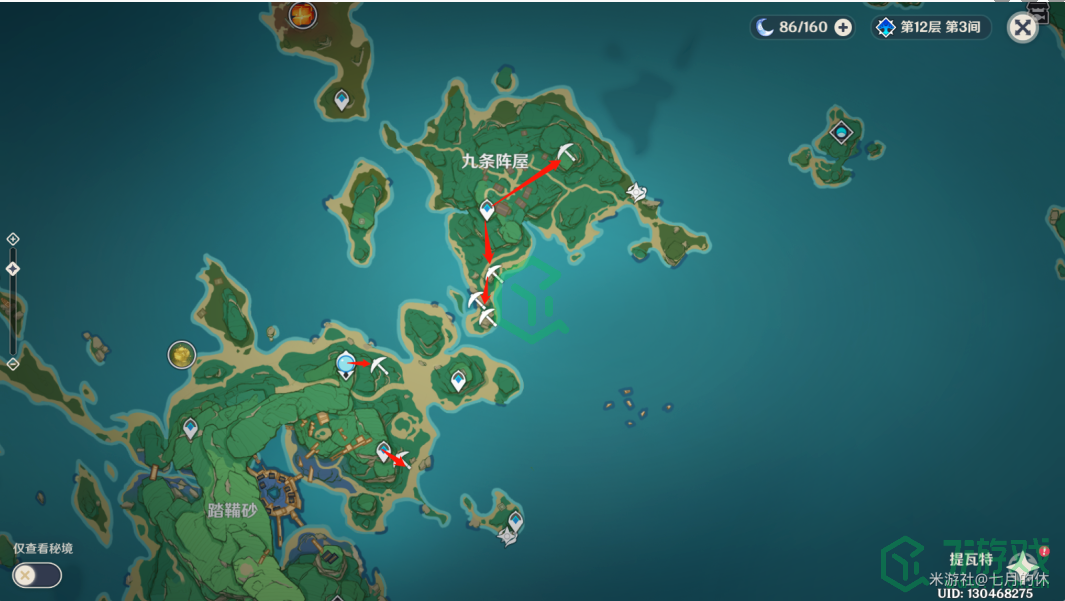Click the orange boss icon on the northern island
Viewport: 1065px width, 601px height.
click(x=302, y=14)
